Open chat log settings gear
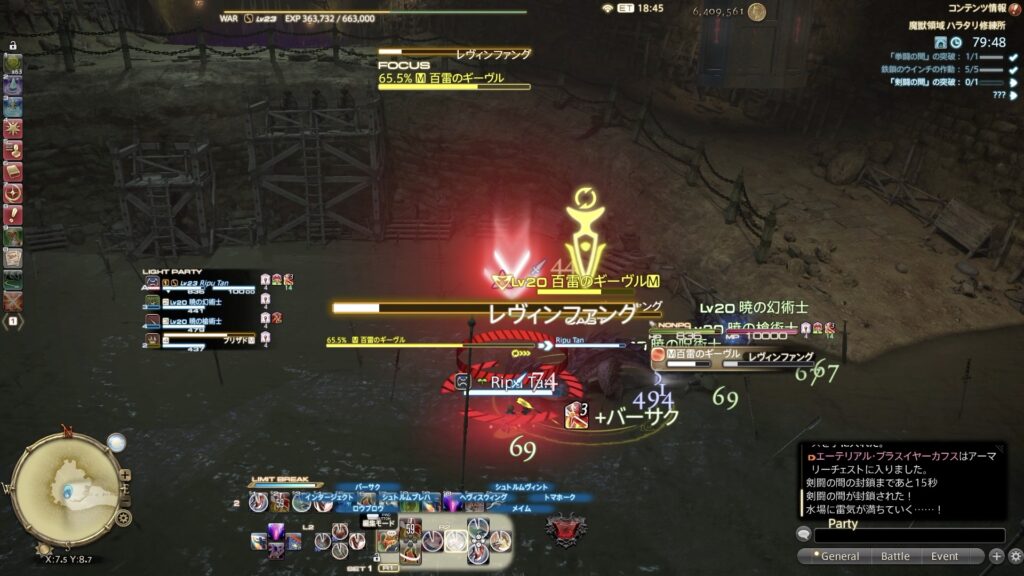The height and width of the screenshot is (576, 1024). (x=1014, y=556)
